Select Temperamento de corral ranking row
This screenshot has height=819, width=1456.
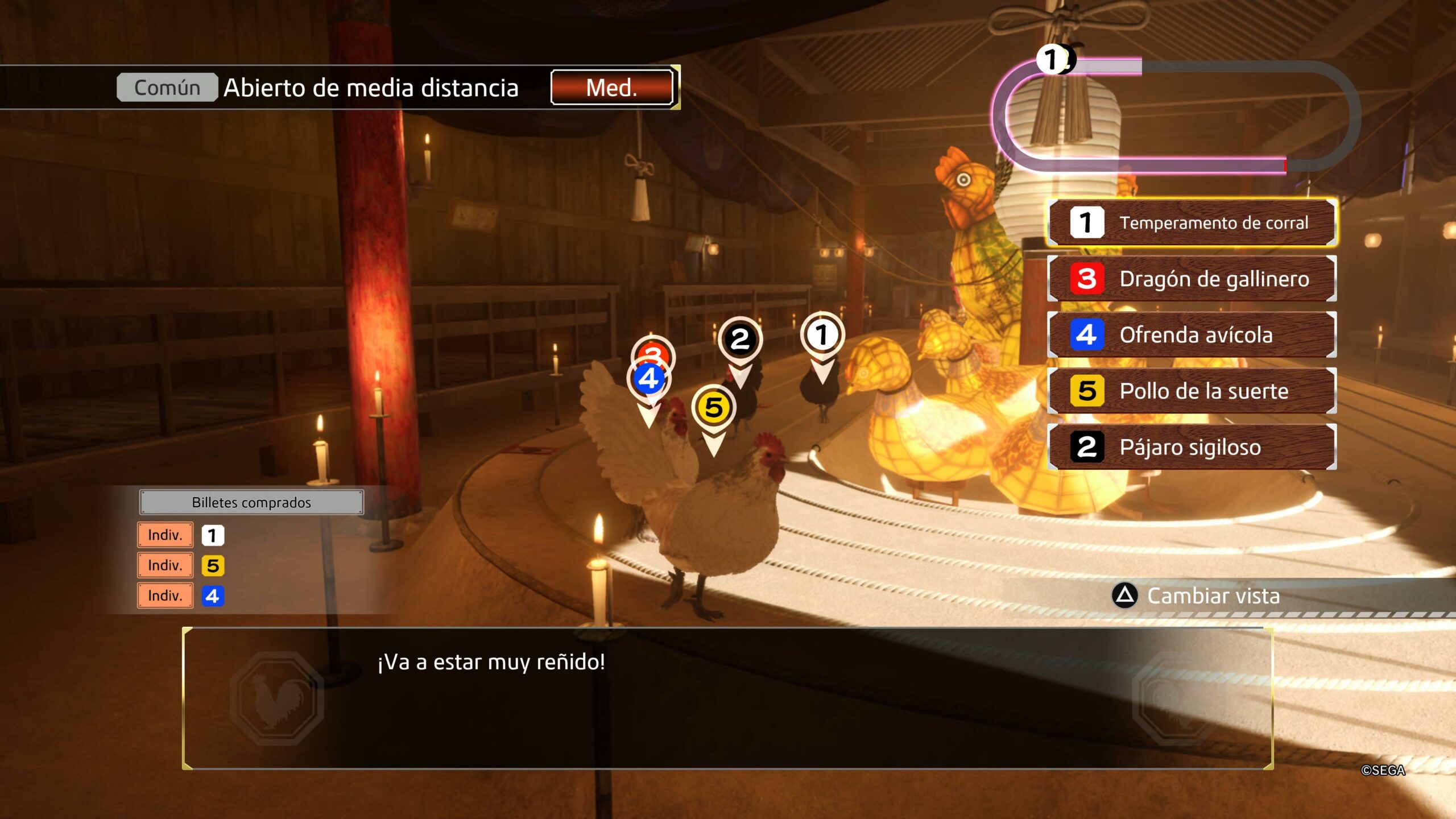point(1192,222)
